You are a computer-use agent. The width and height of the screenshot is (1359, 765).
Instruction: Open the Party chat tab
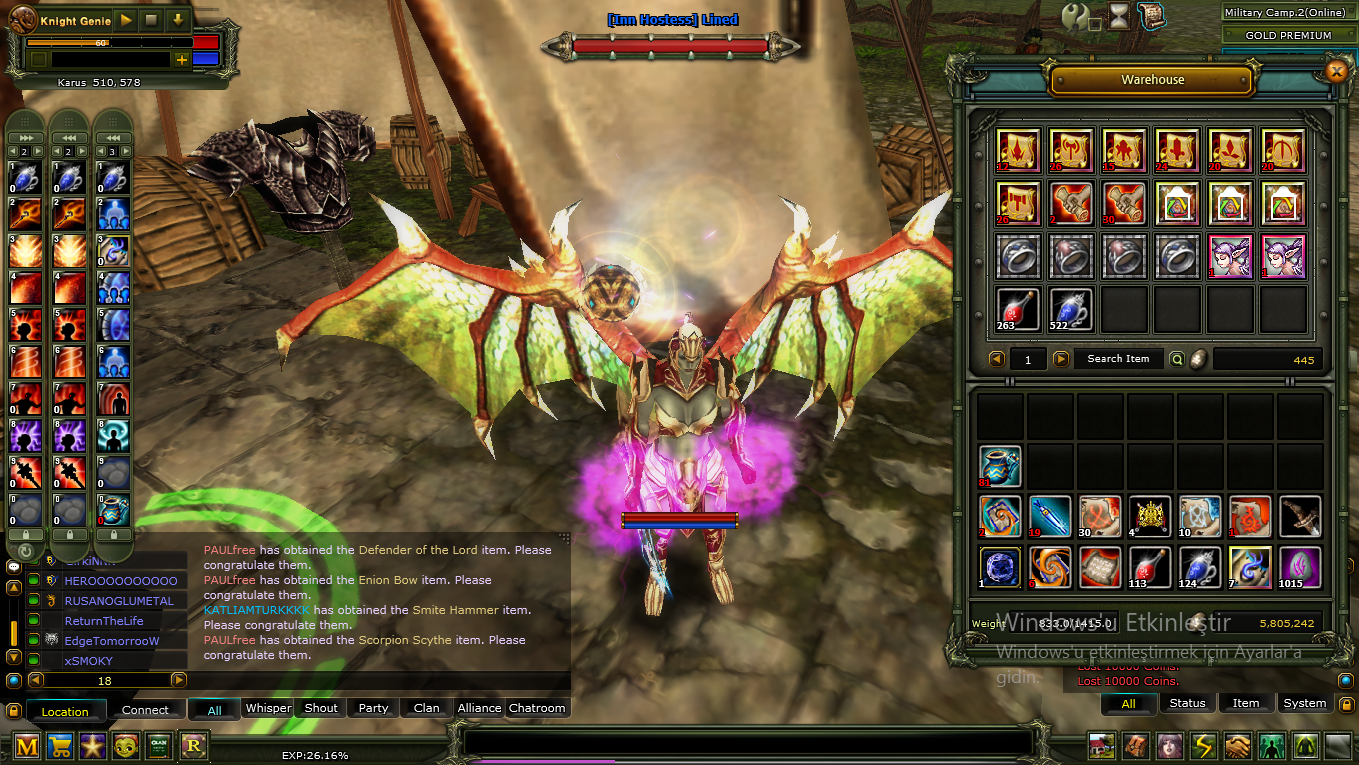(x=373, y=708)
